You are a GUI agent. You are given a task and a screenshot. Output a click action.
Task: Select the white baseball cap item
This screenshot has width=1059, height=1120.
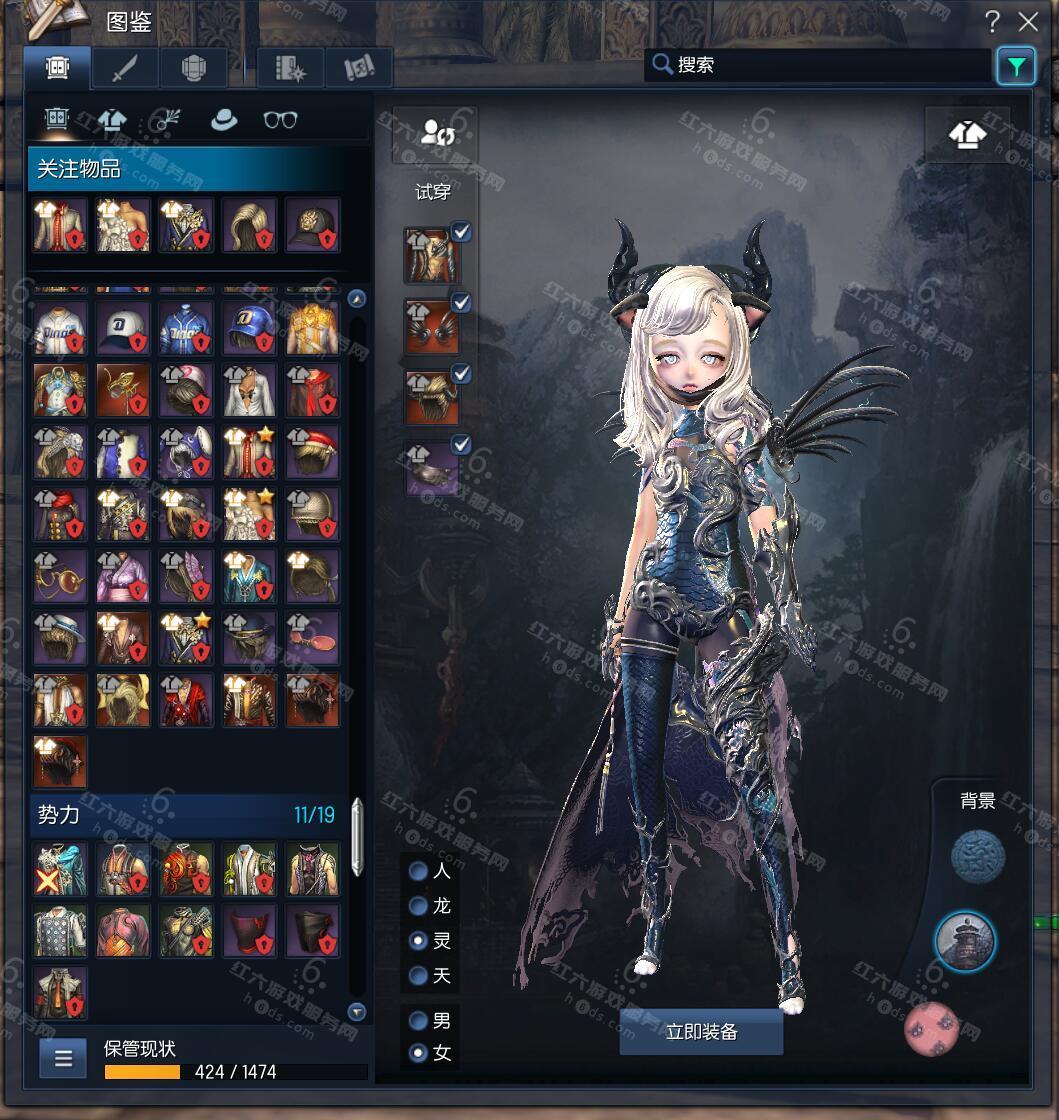(123, 328)
